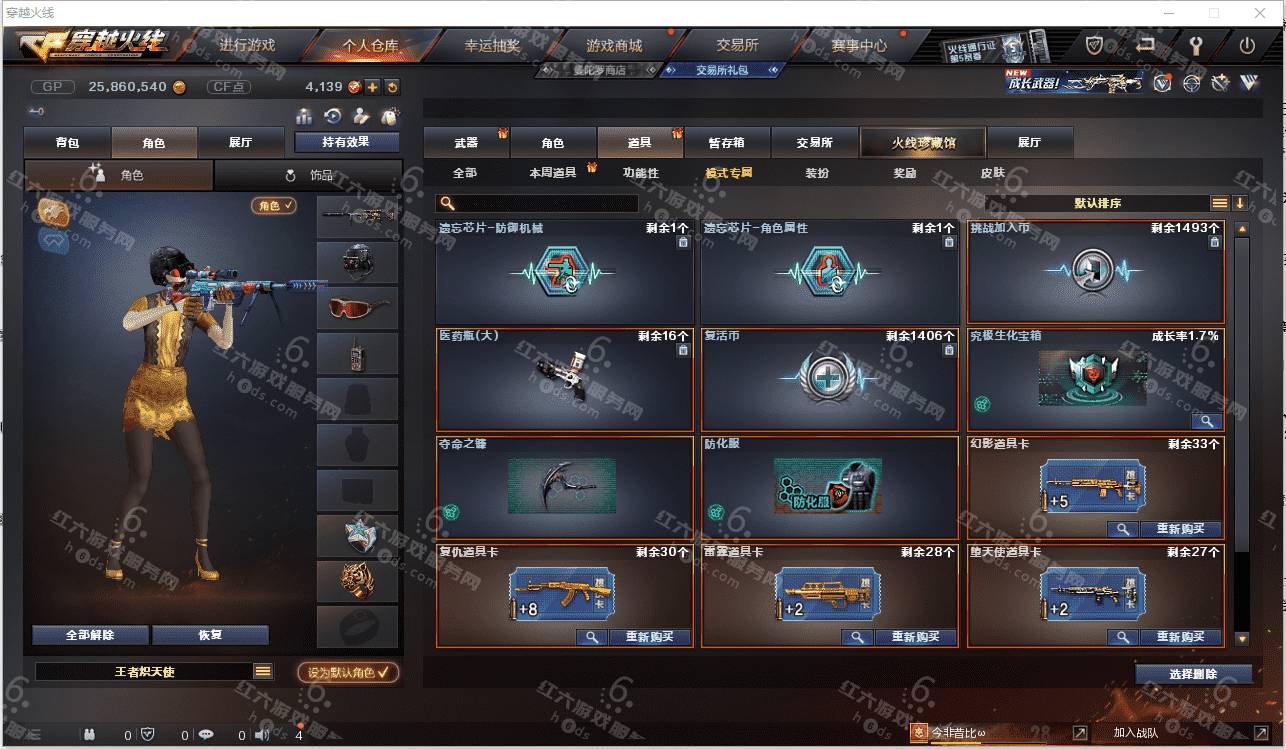Open the 火线珍藏馆 tab
Image resolution: width=1286 pixels, height=749 pixels.
click(x=922, y=143)
